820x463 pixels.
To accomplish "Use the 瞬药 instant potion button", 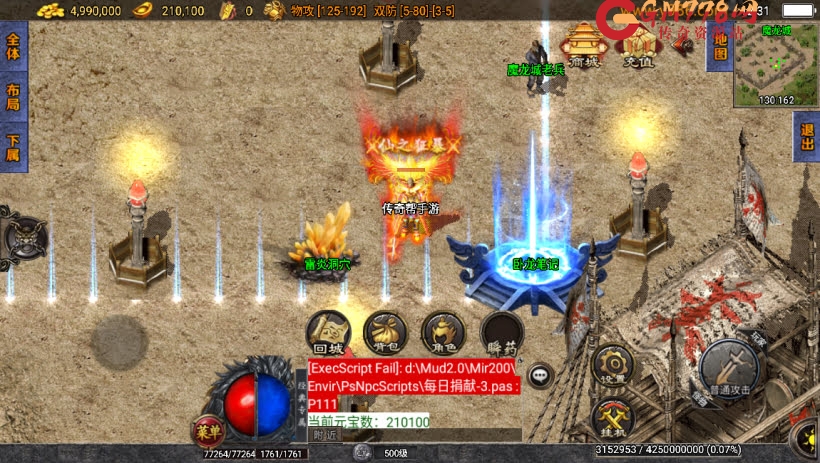I will (x=501, y=332).
